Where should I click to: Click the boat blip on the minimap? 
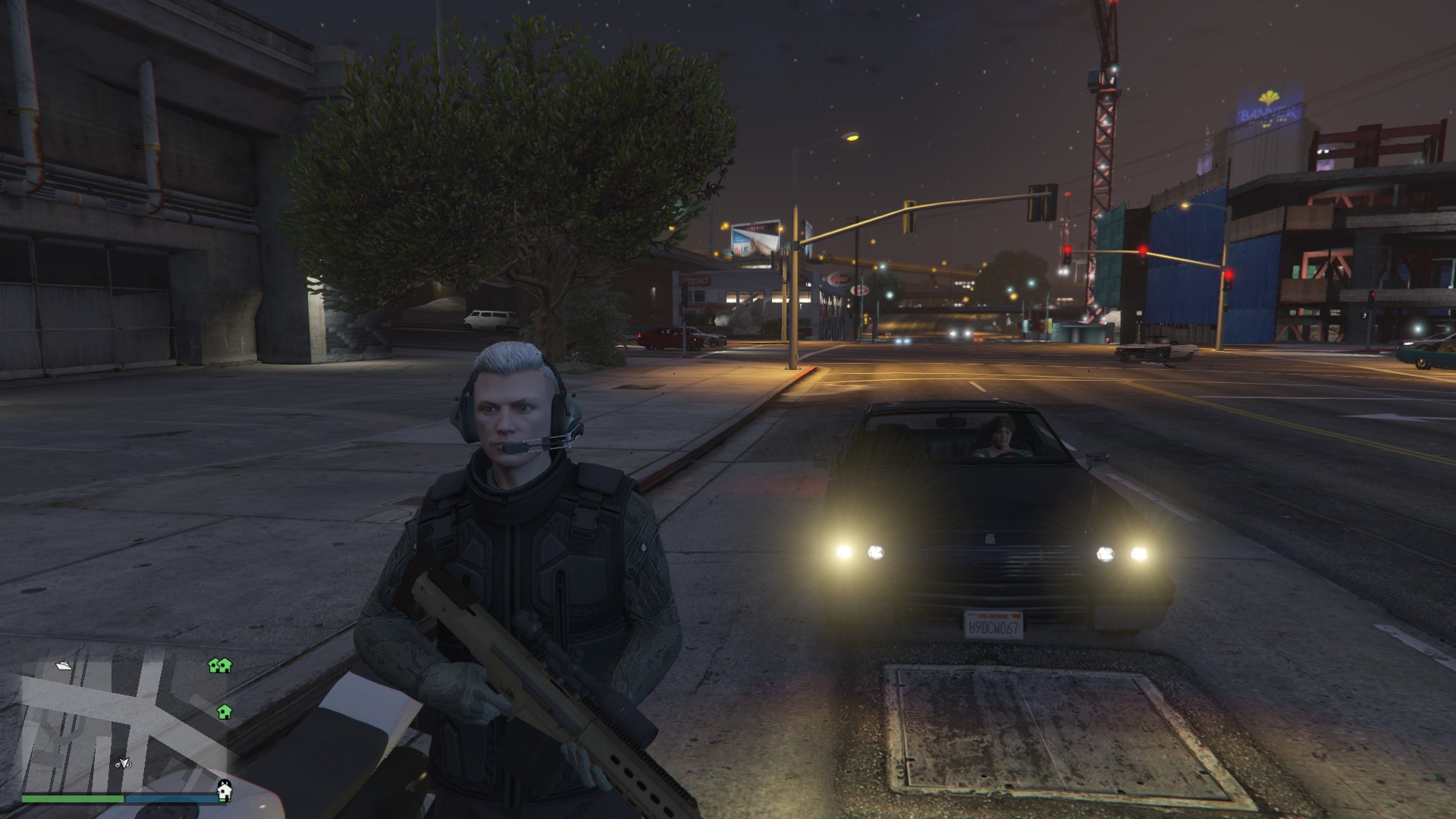tap(64, 665)
